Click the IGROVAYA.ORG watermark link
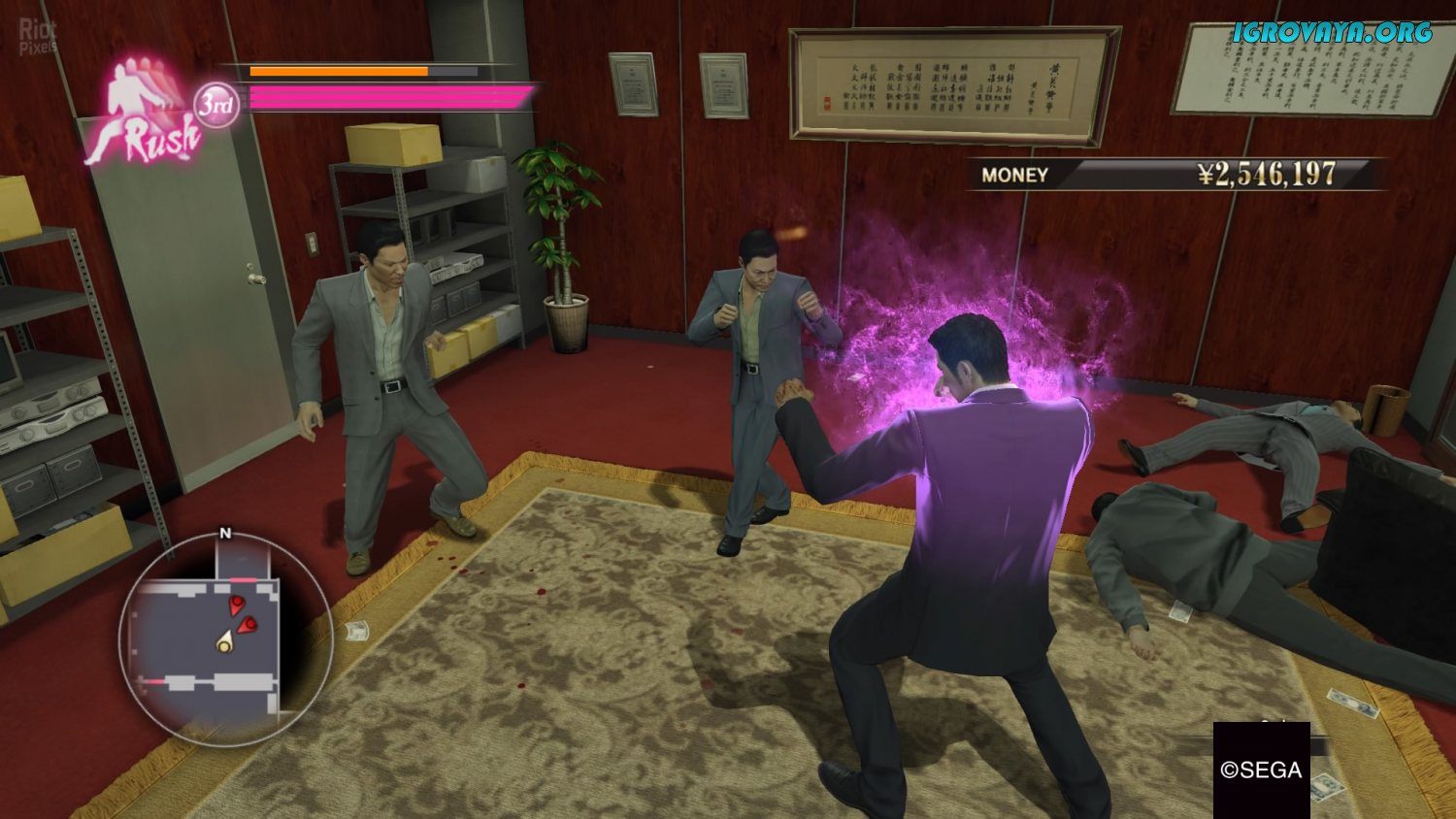1456x819 pixels. point(1332,33)
